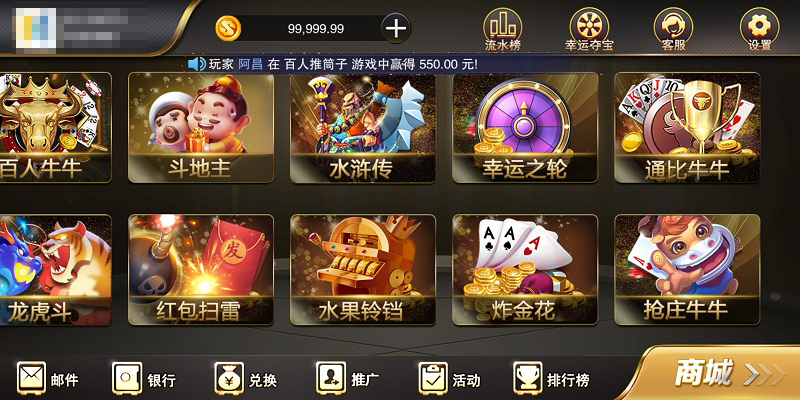Viewport: 800px width, 400px height.
Task: Play the 红包扫雷 red envelope game
Action: pyautogui.click(x=200, y=269)
